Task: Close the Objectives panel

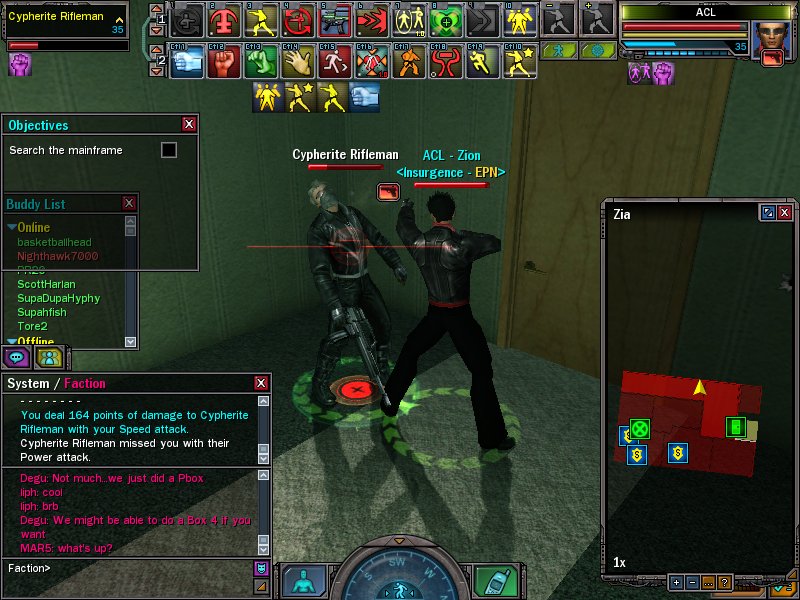Action: click(x=189, y=124)
